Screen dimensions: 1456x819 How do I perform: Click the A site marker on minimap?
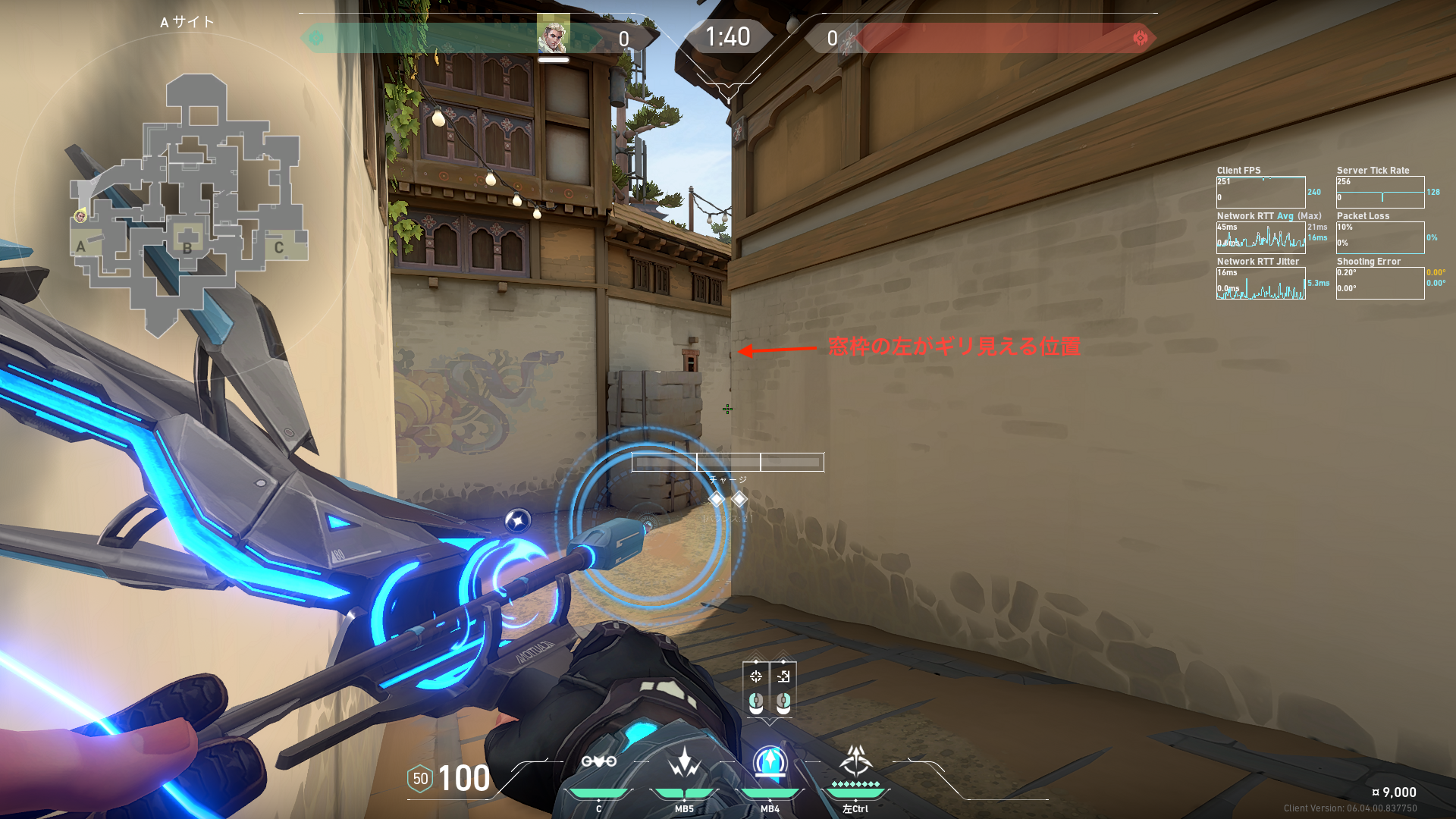(x=81, y=246)
